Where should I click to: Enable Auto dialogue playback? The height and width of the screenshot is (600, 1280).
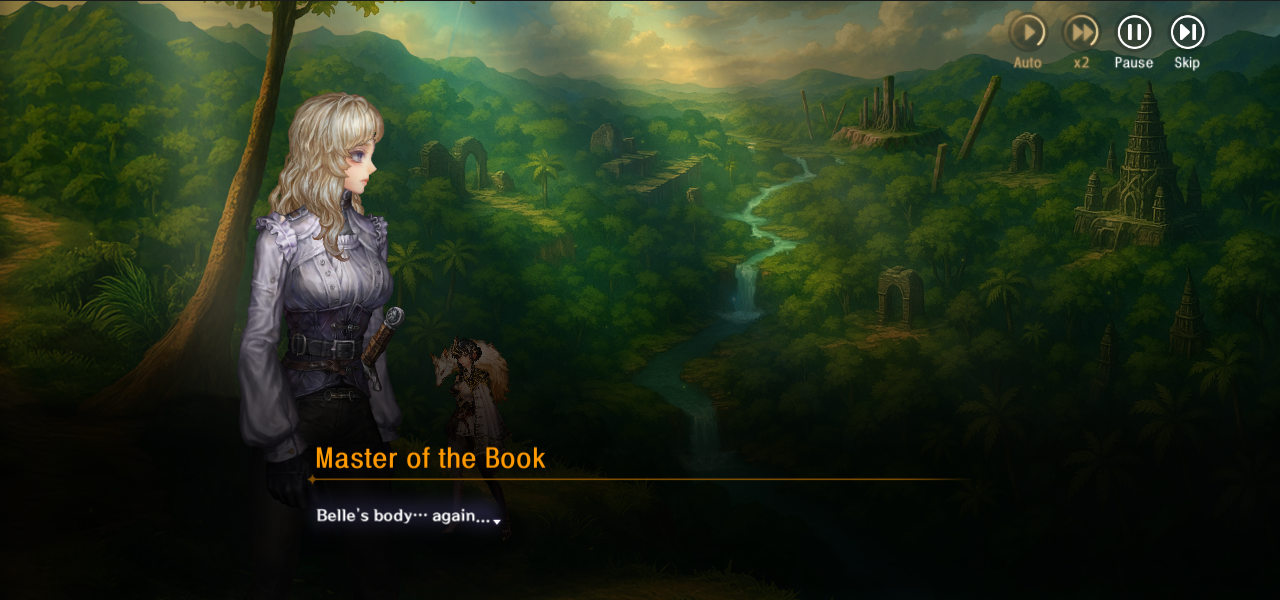[1027, 32]
